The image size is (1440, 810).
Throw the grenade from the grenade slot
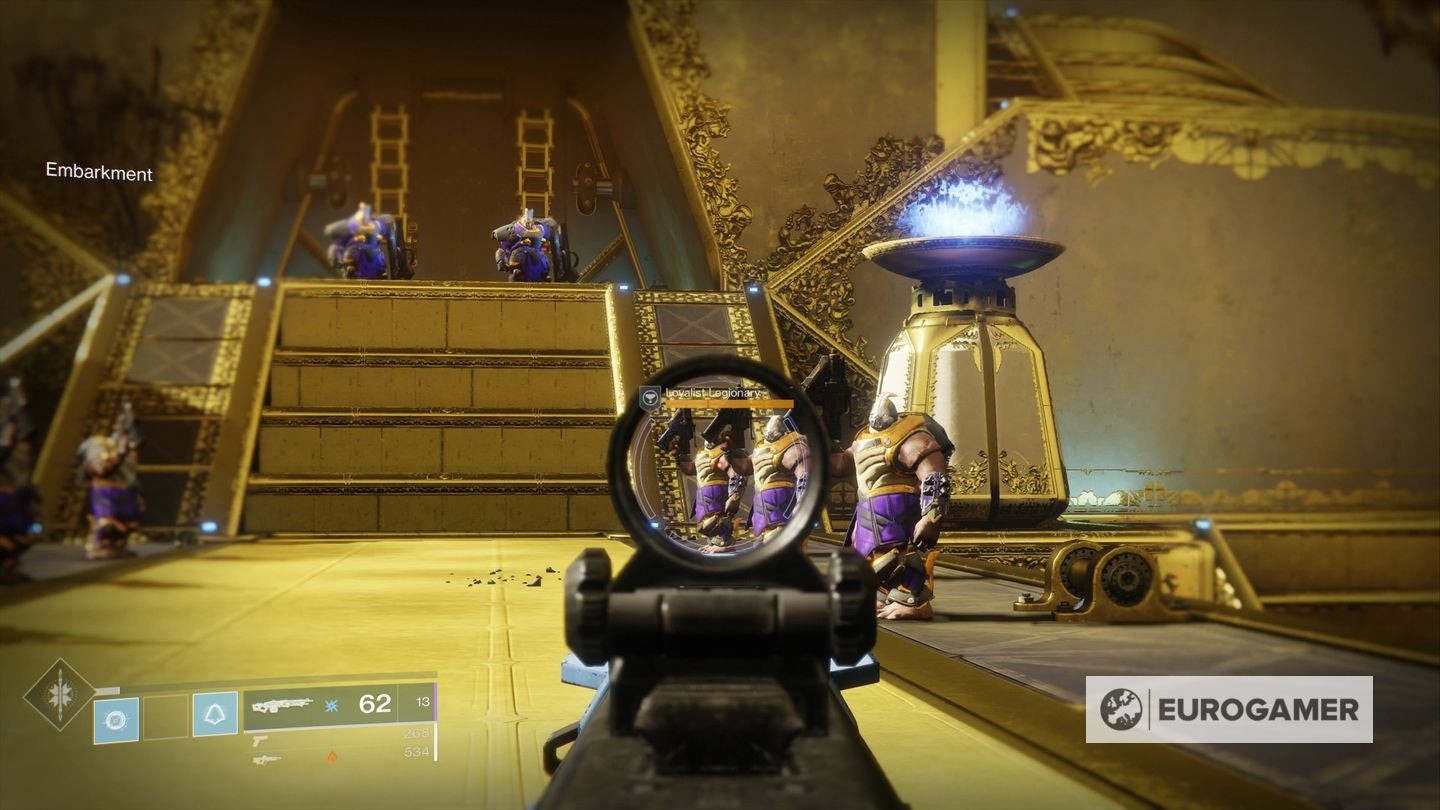click(x=115, y=717)
